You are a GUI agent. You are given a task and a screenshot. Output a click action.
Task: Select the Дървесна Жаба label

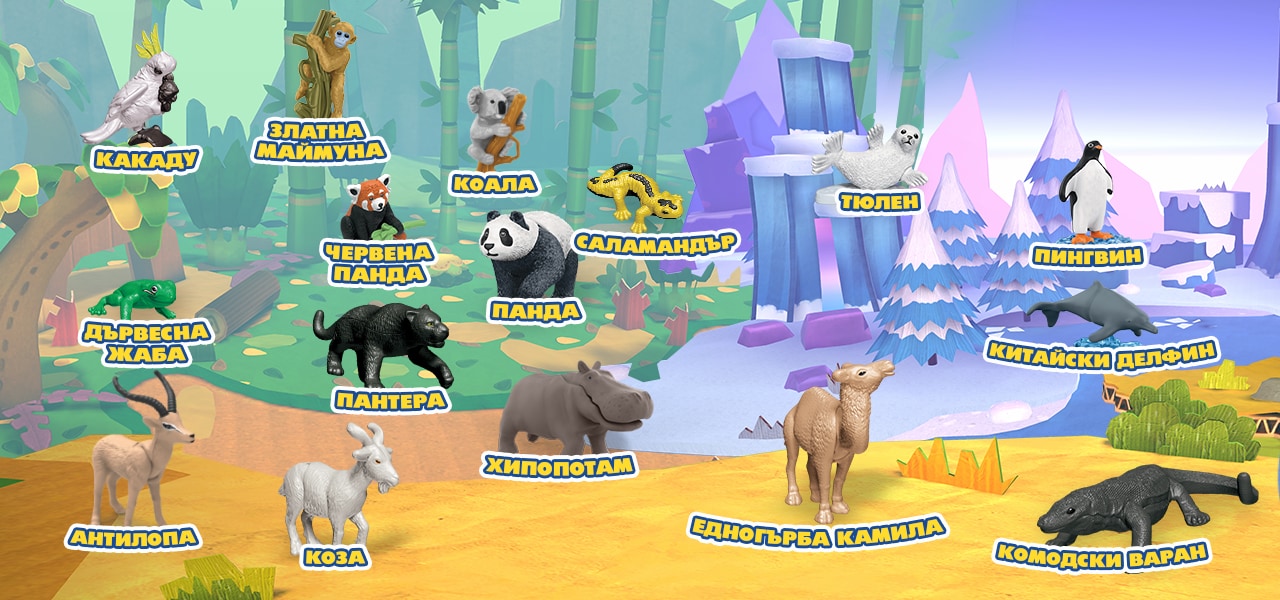pyautogui.click(x=146, y=343)
